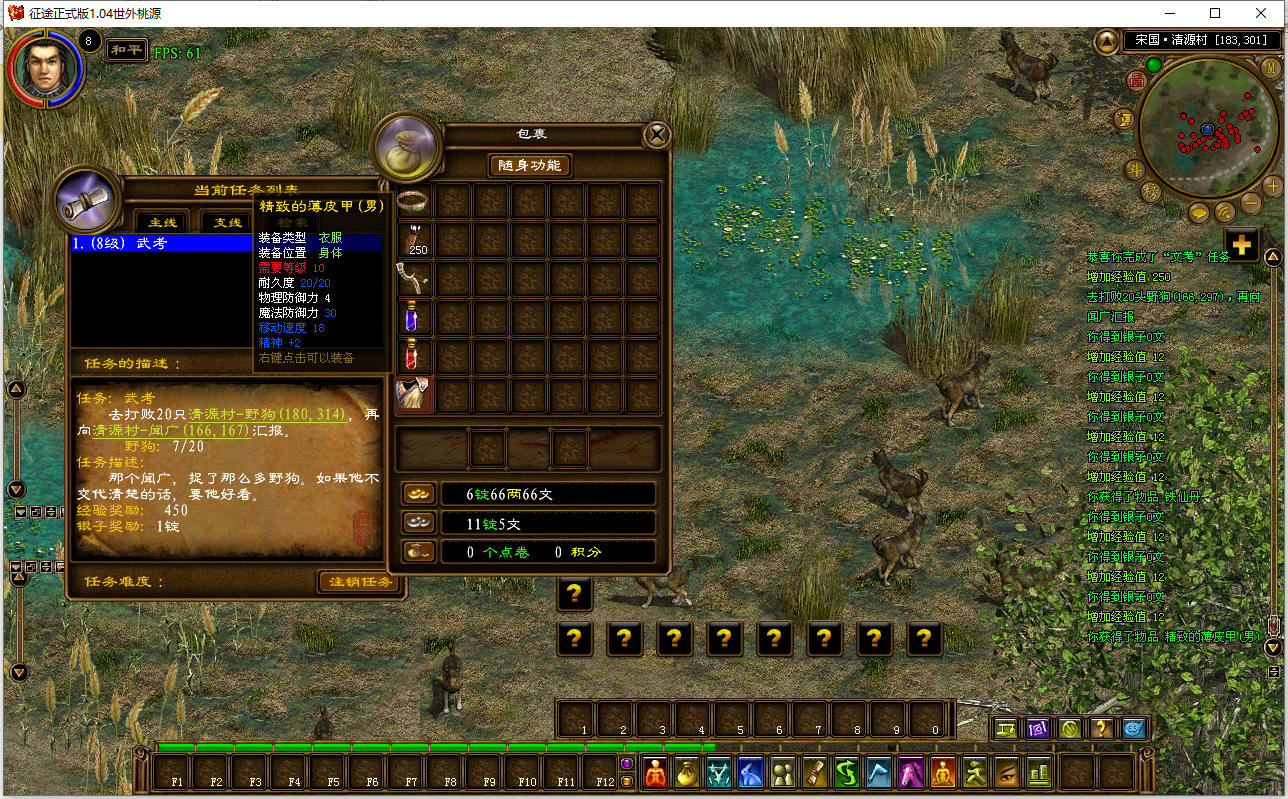
Task: Click the purple horse mount icon
Action: [911, 772]
